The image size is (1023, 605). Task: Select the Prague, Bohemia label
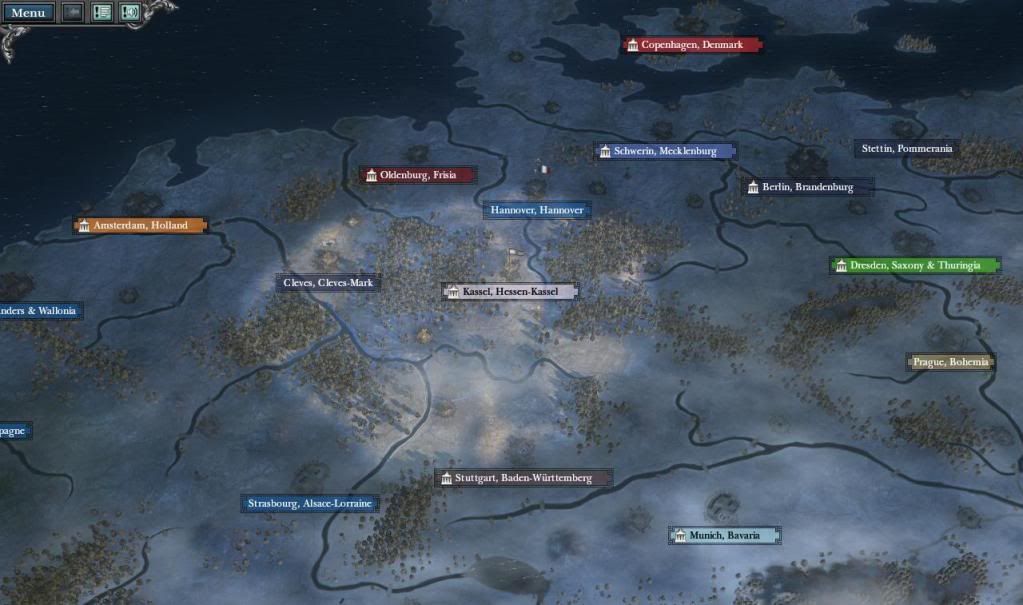(x=950, y=362)
